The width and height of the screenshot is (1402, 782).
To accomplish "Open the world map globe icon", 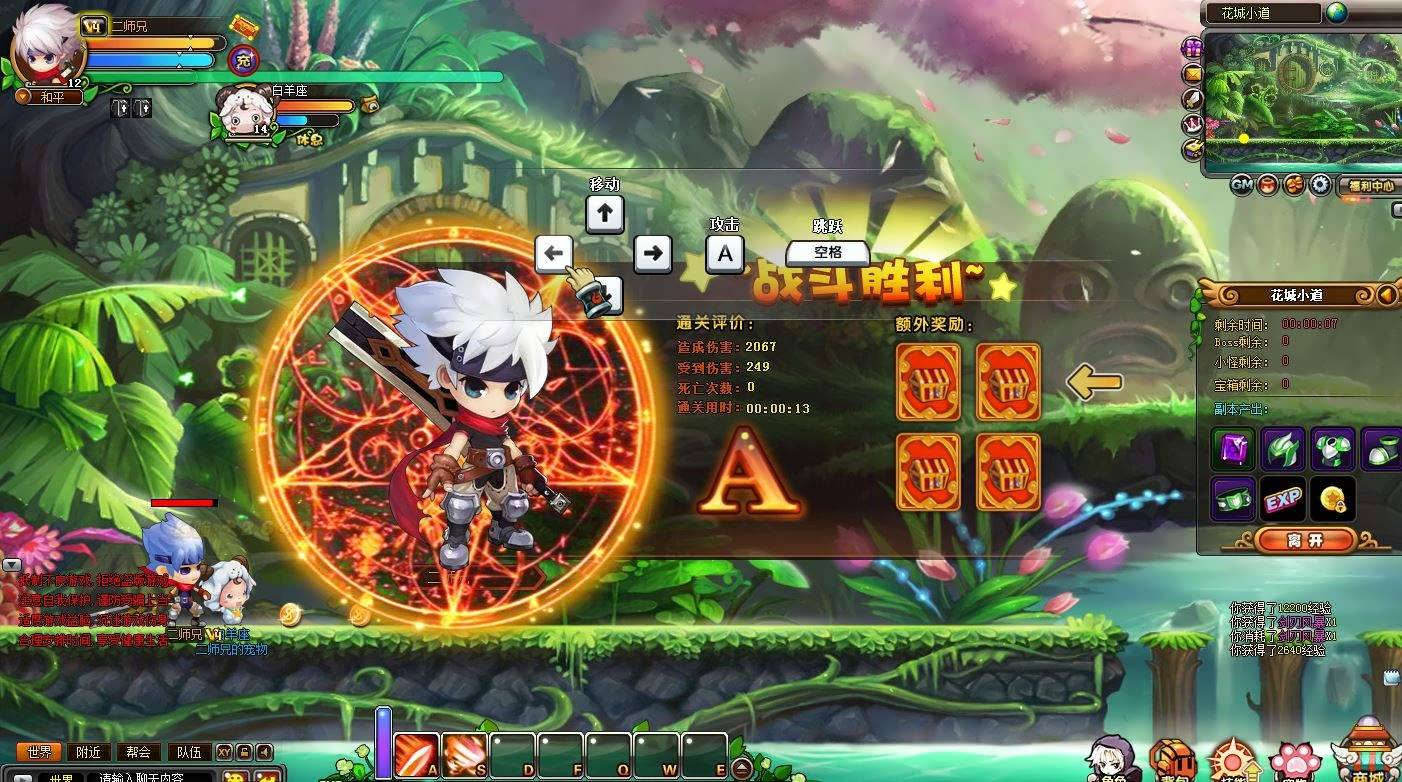I will click(1337, 13).
